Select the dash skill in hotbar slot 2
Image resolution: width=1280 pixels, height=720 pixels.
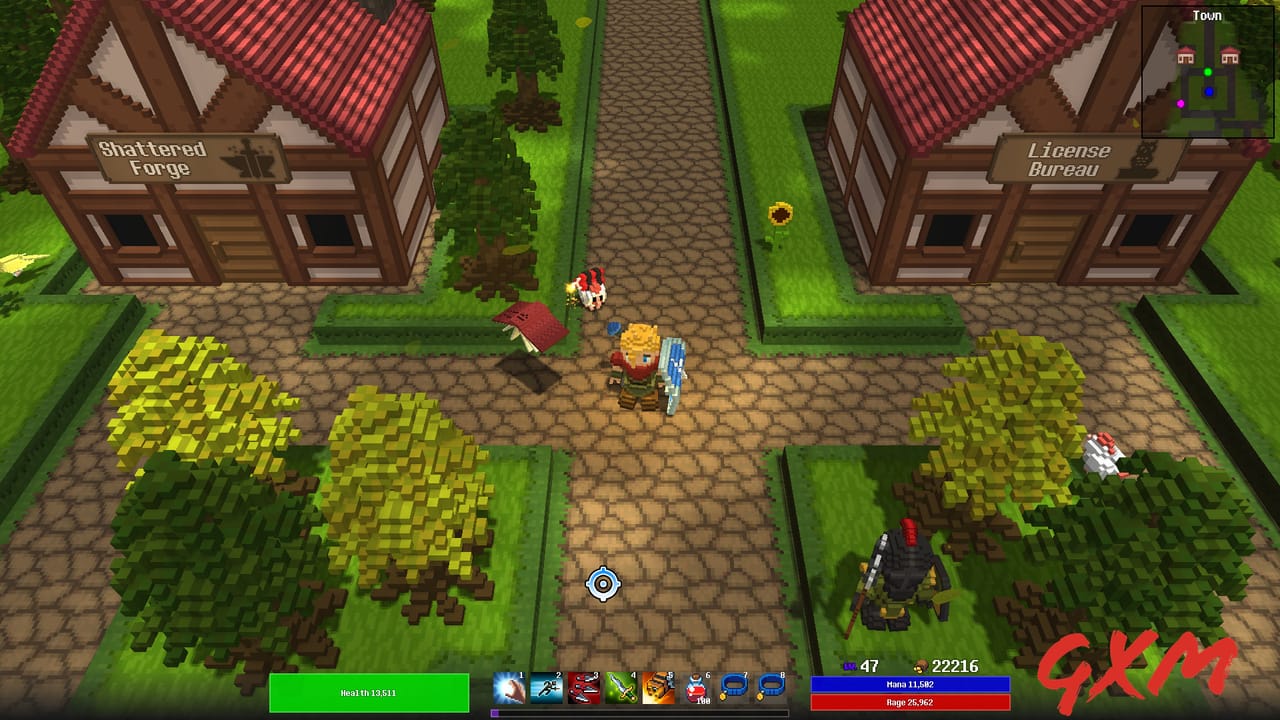[x=547, y=688]
